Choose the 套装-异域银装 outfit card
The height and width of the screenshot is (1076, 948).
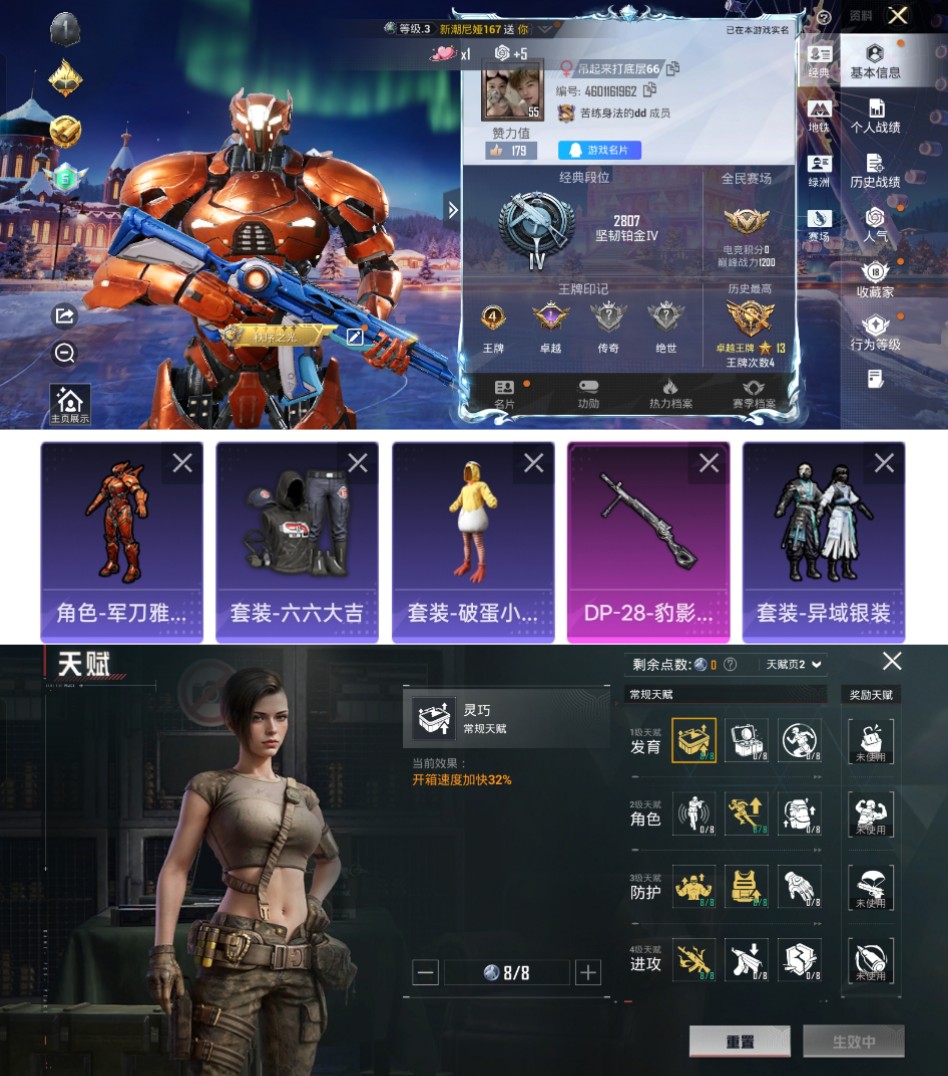(823, 541)
